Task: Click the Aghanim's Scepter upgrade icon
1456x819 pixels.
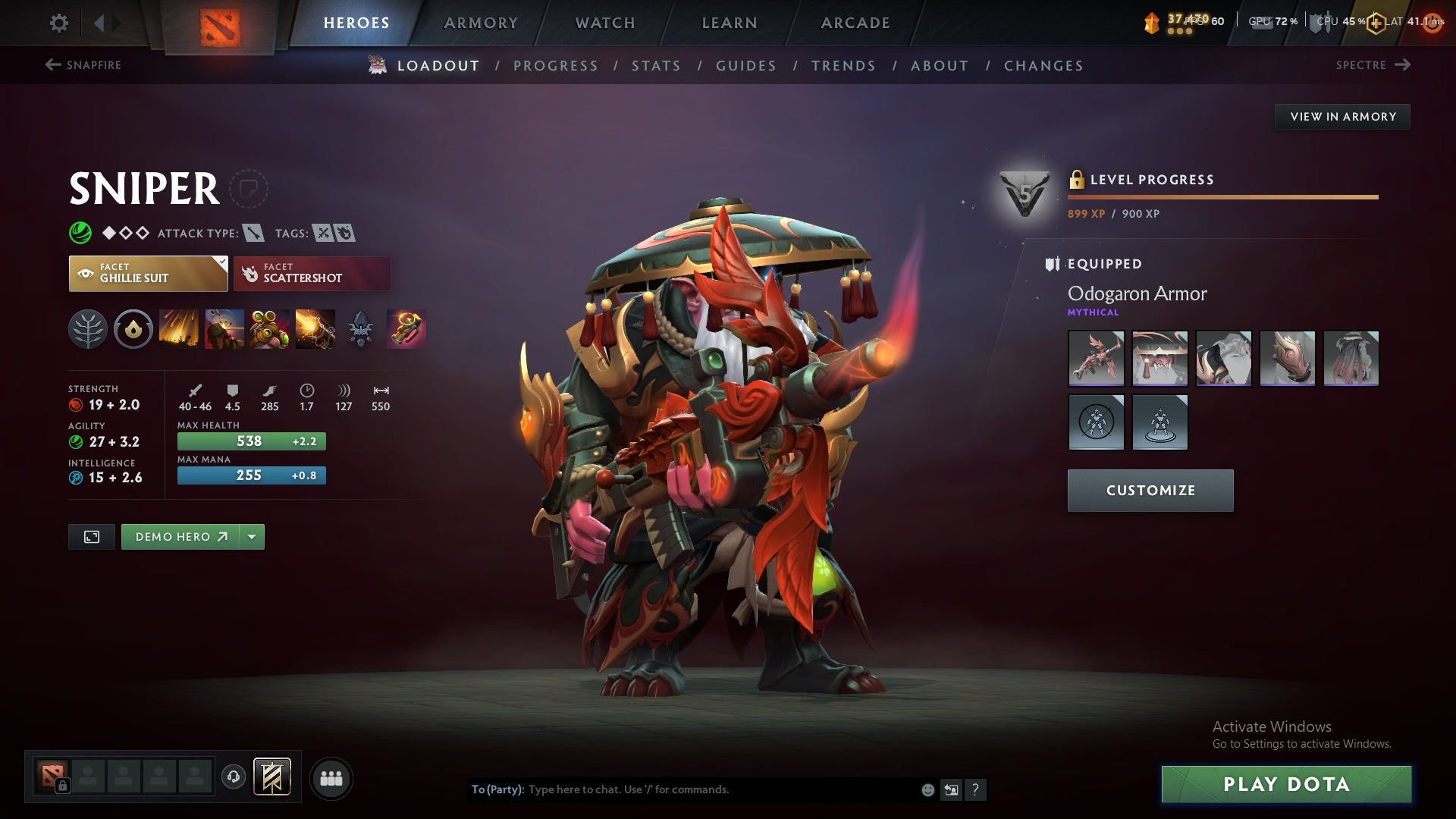Action: (x=406, y=329)
